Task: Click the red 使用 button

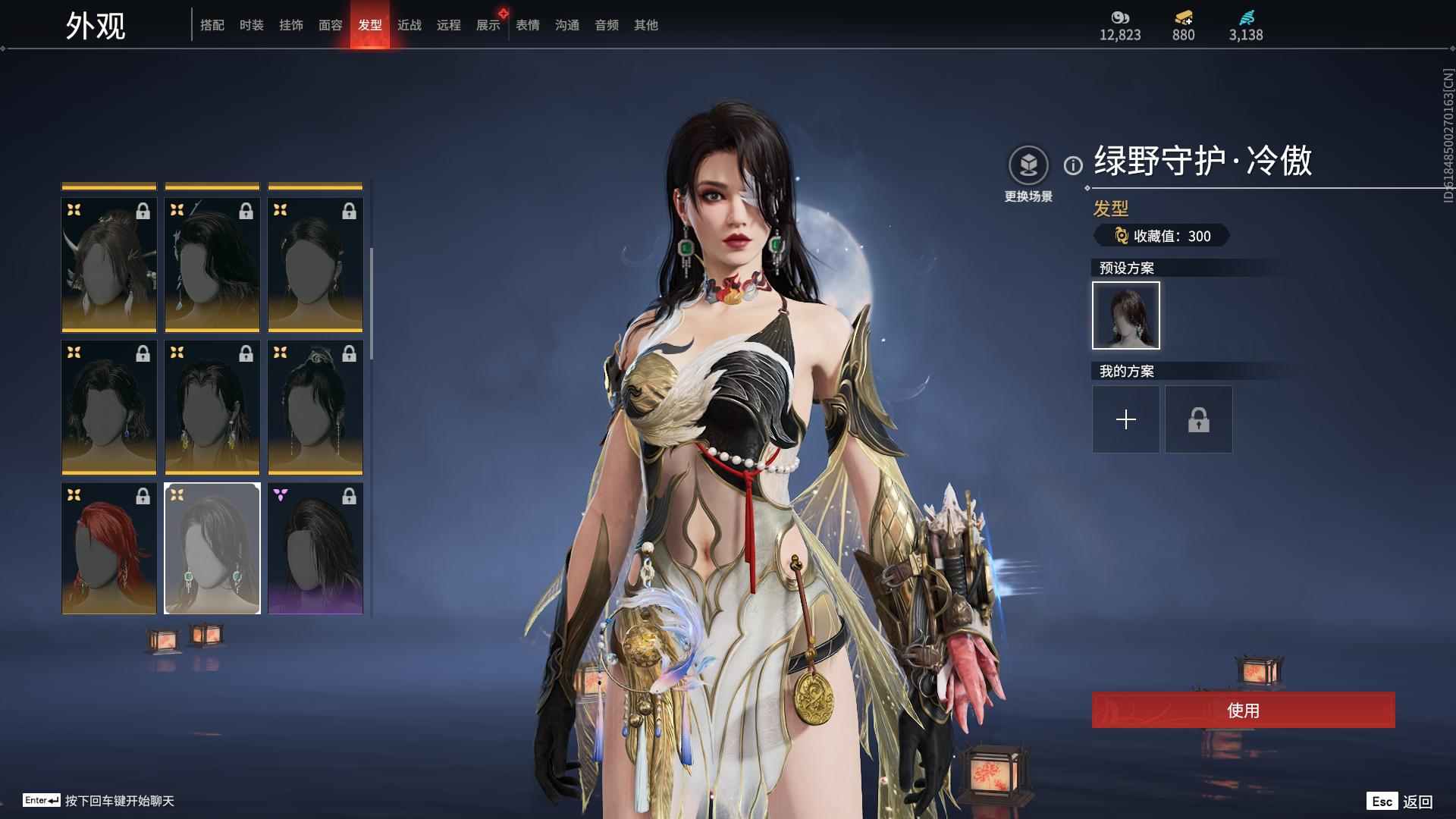Action: point(1243,710)
